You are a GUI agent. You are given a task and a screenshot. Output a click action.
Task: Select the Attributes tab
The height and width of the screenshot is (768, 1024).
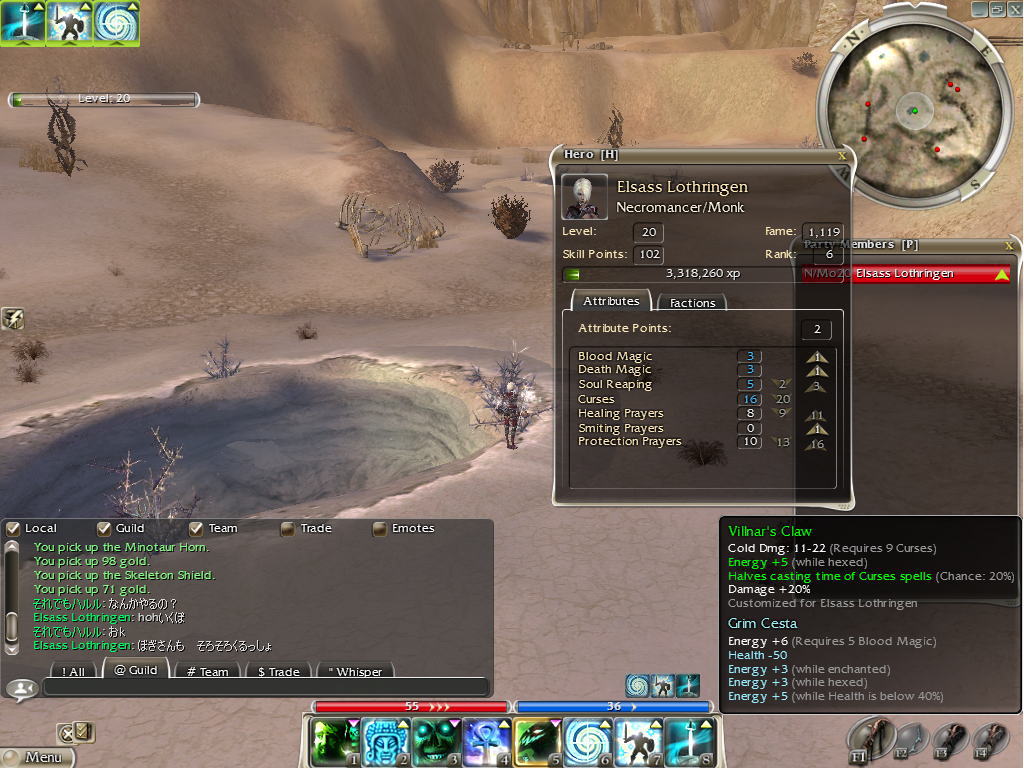coord(611,301)
